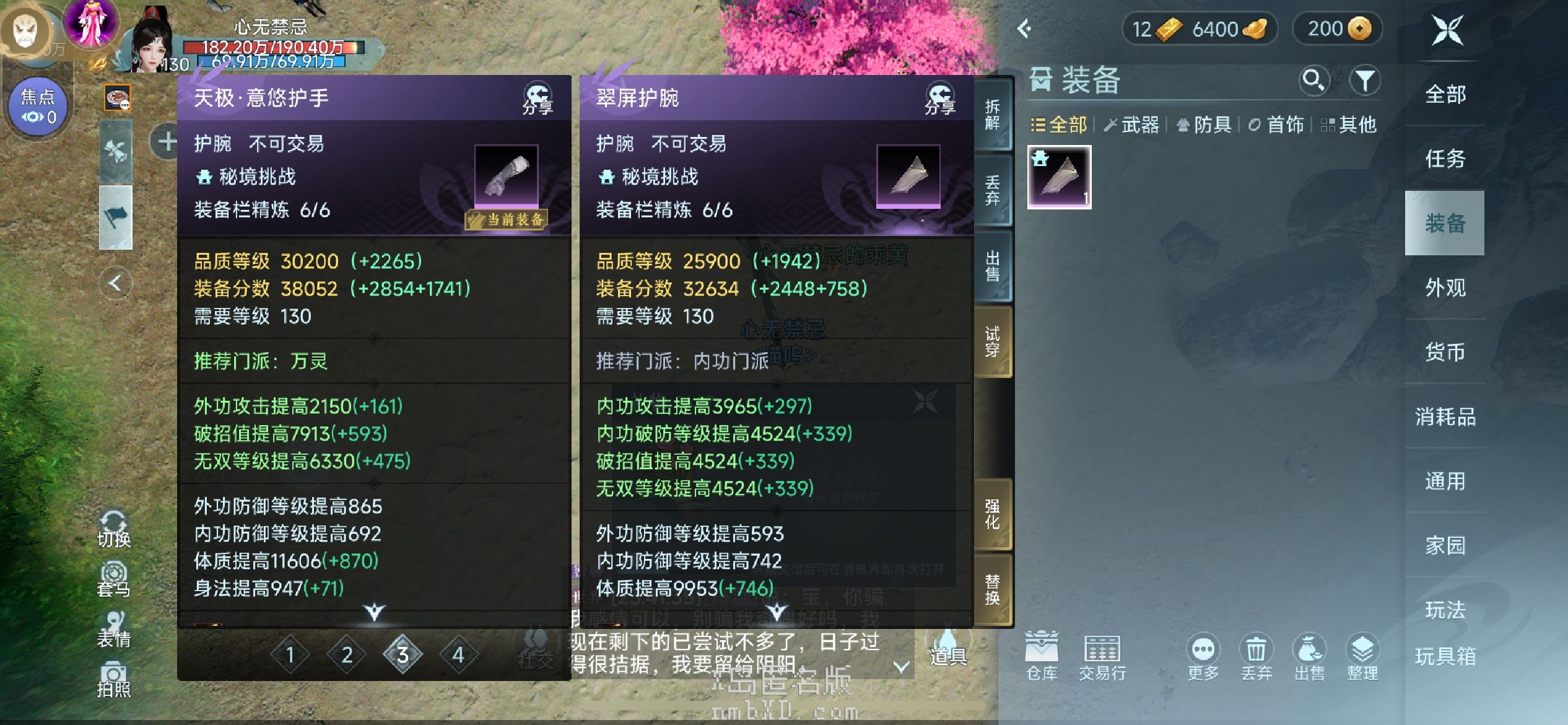Image resolution: width=1568 pixels, height=725 pixels.
Task: Switch to the 防具 armor filter tab
Action: click(x=1204, y=125)
